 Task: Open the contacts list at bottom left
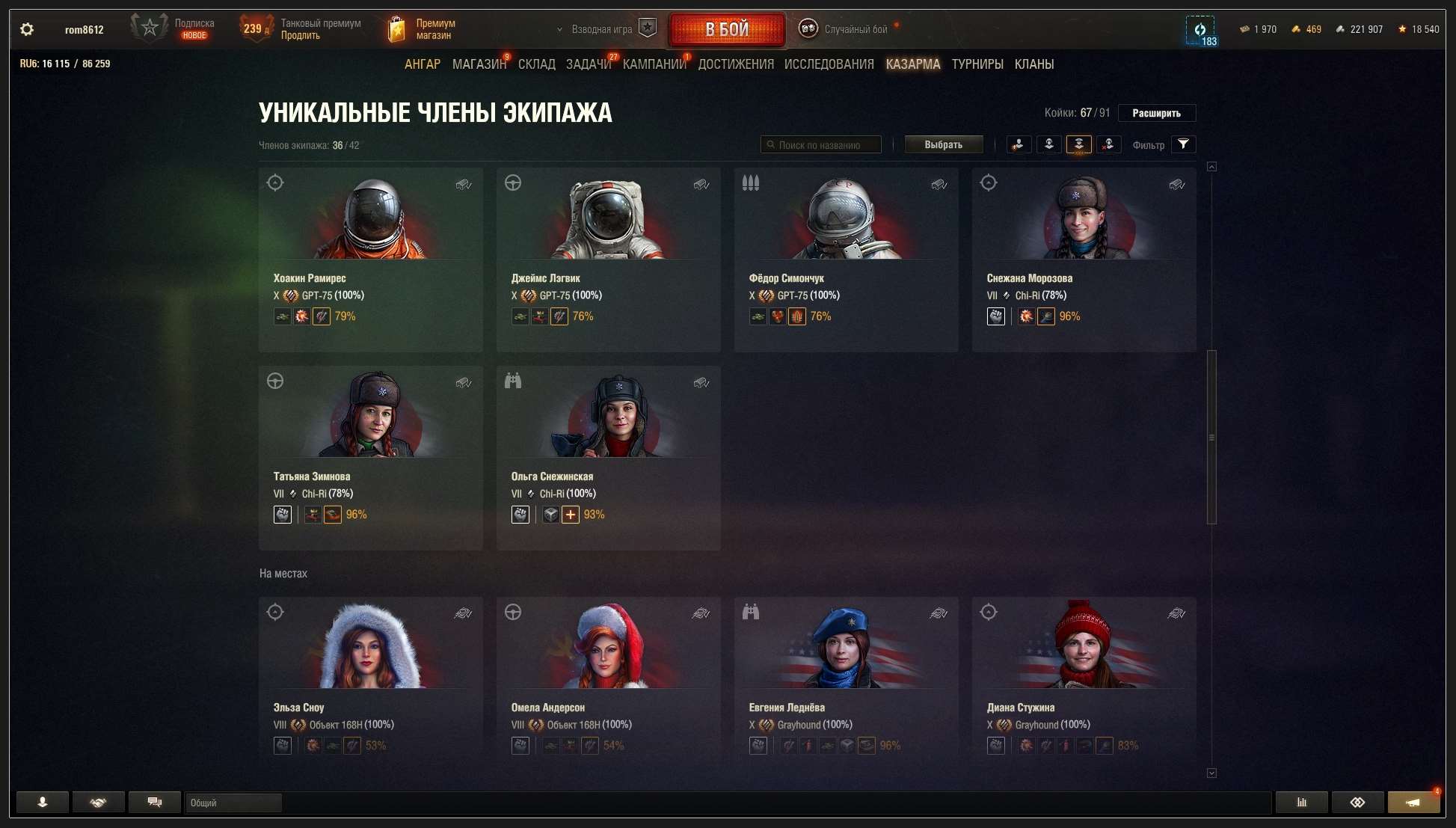pos(42,802)
